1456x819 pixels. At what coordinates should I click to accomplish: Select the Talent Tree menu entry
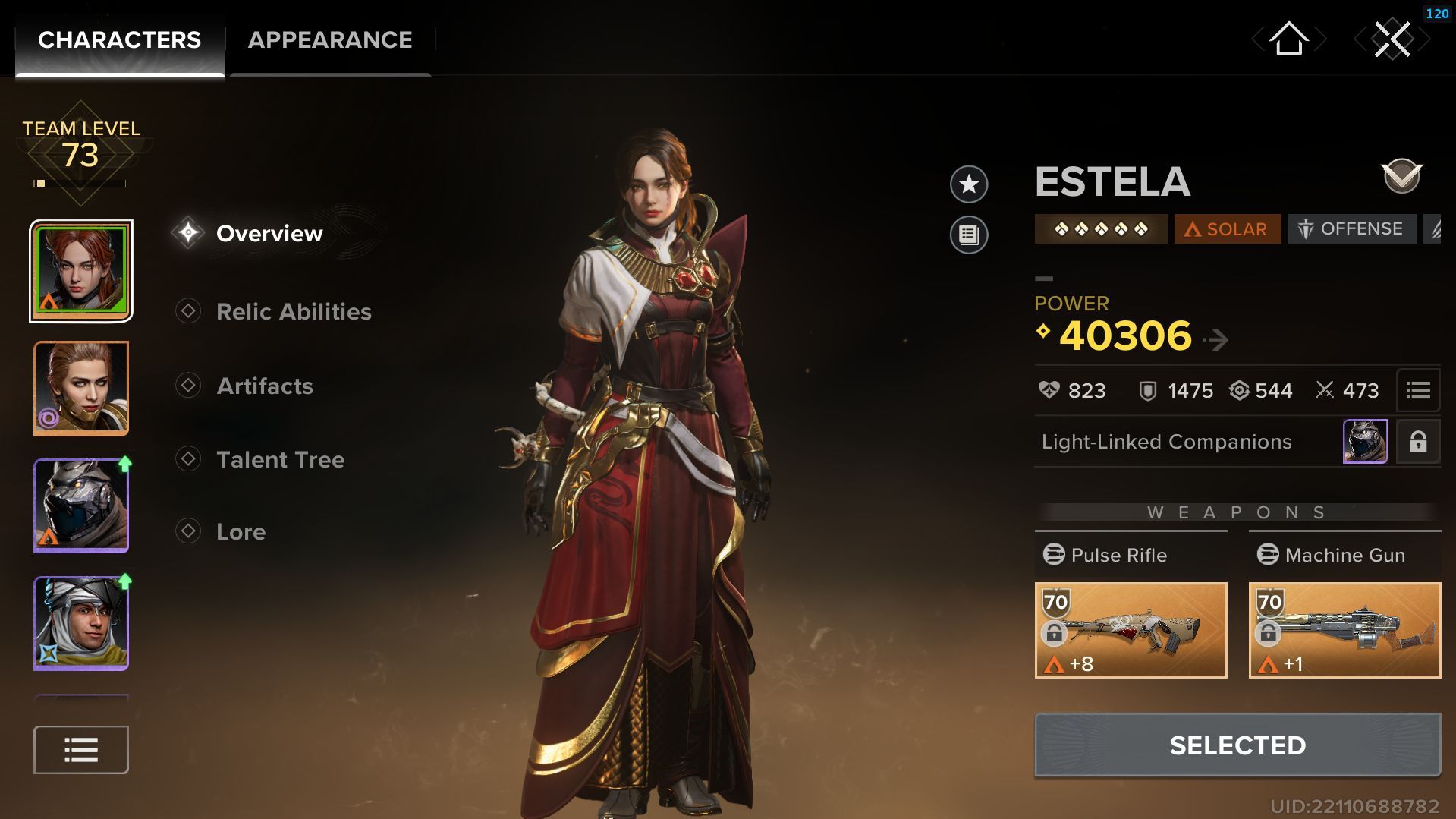(281, 460)
